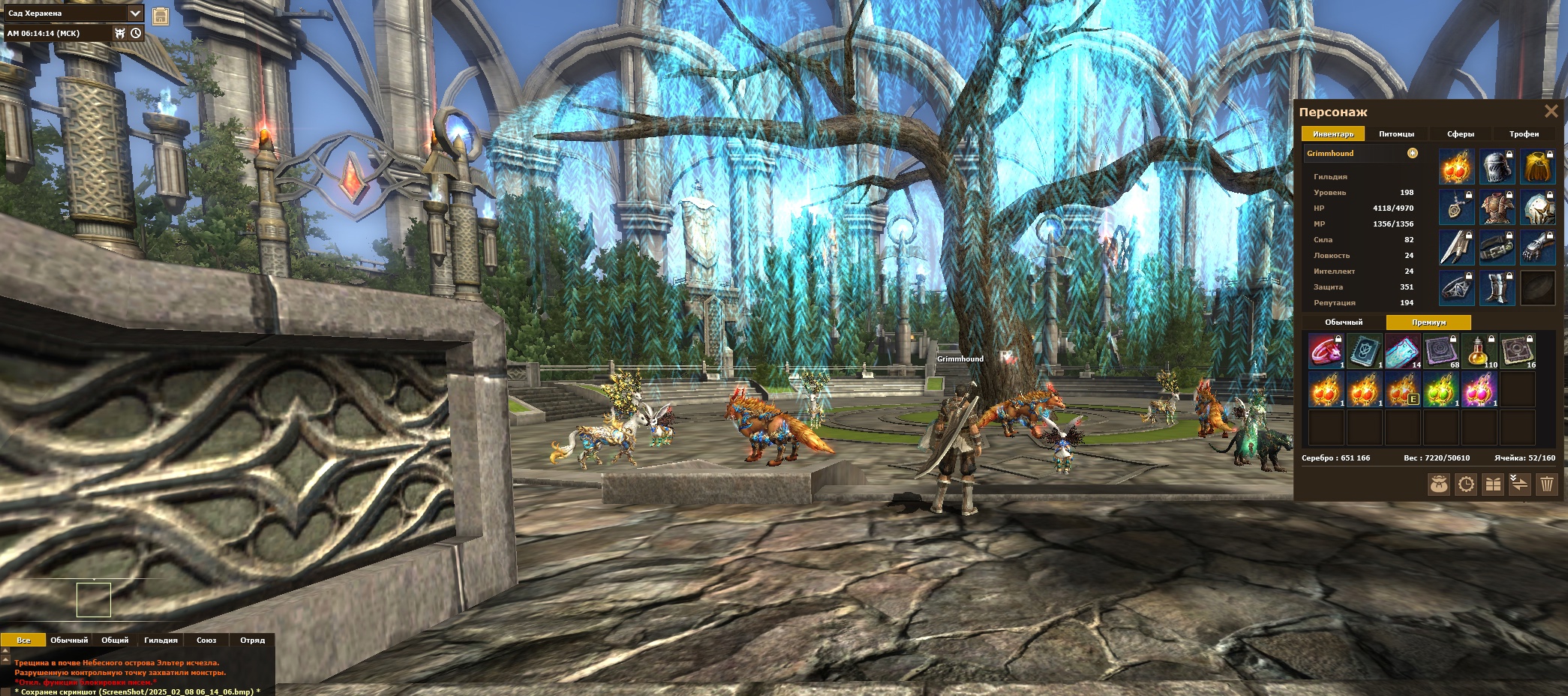The image size is (1568, 696).
Task: Pick the pink ring item in inventory
Action: (x=1326, y=351)
